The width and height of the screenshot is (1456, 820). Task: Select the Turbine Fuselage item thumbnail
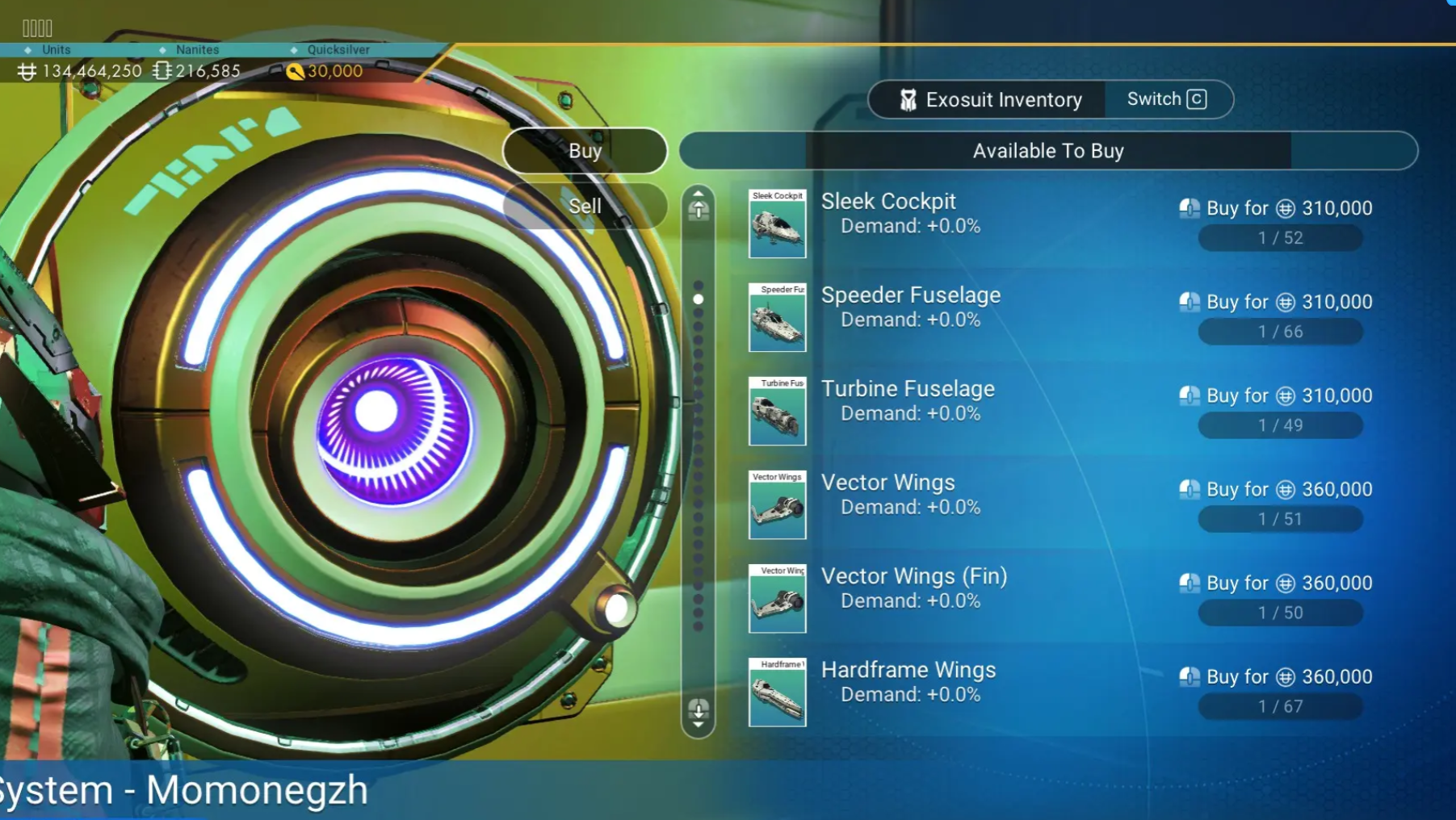pos(777,412)
